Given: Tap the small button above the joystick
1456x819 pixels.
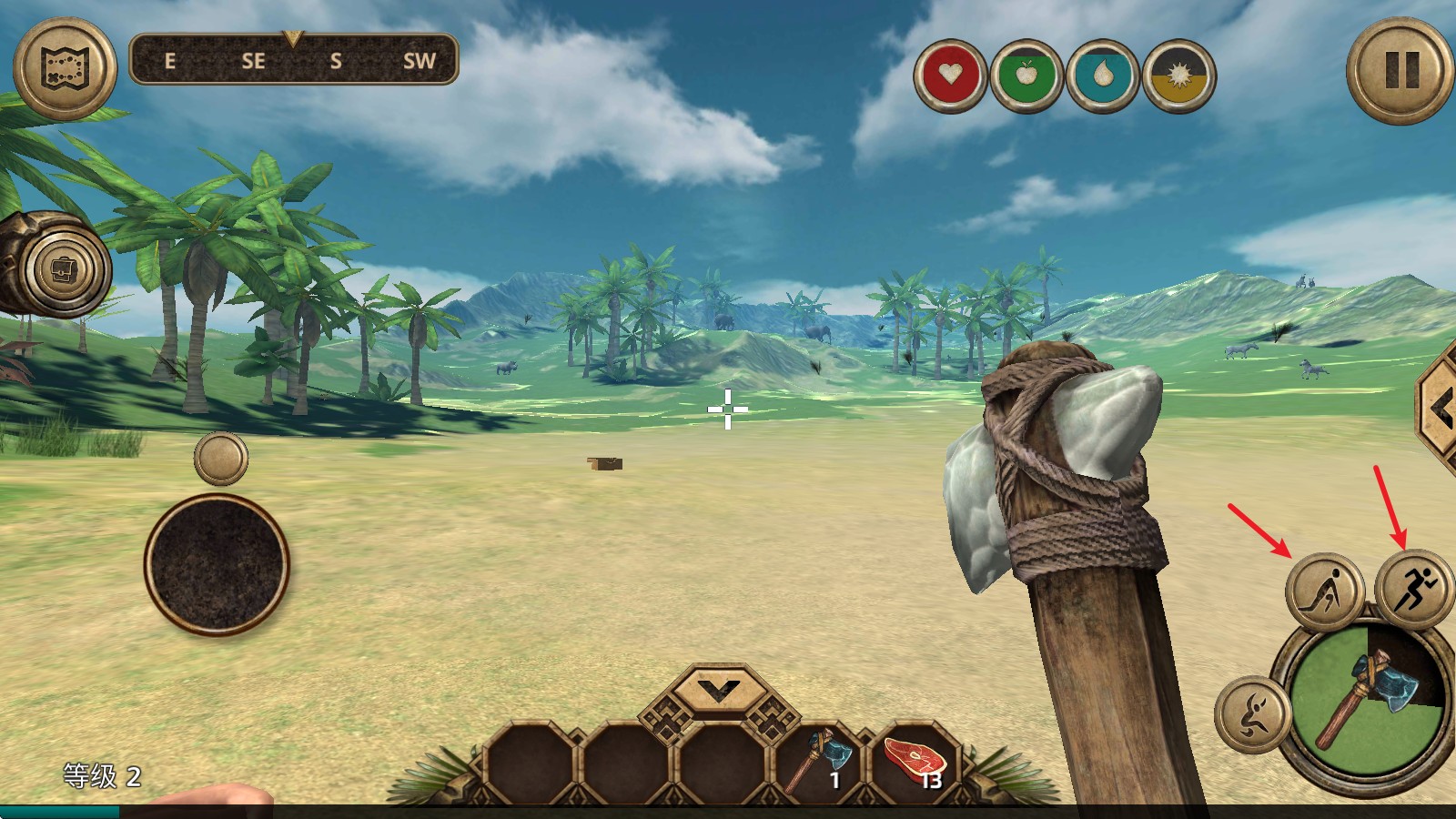Looking at the screenshot, I should tap(220, 457).
